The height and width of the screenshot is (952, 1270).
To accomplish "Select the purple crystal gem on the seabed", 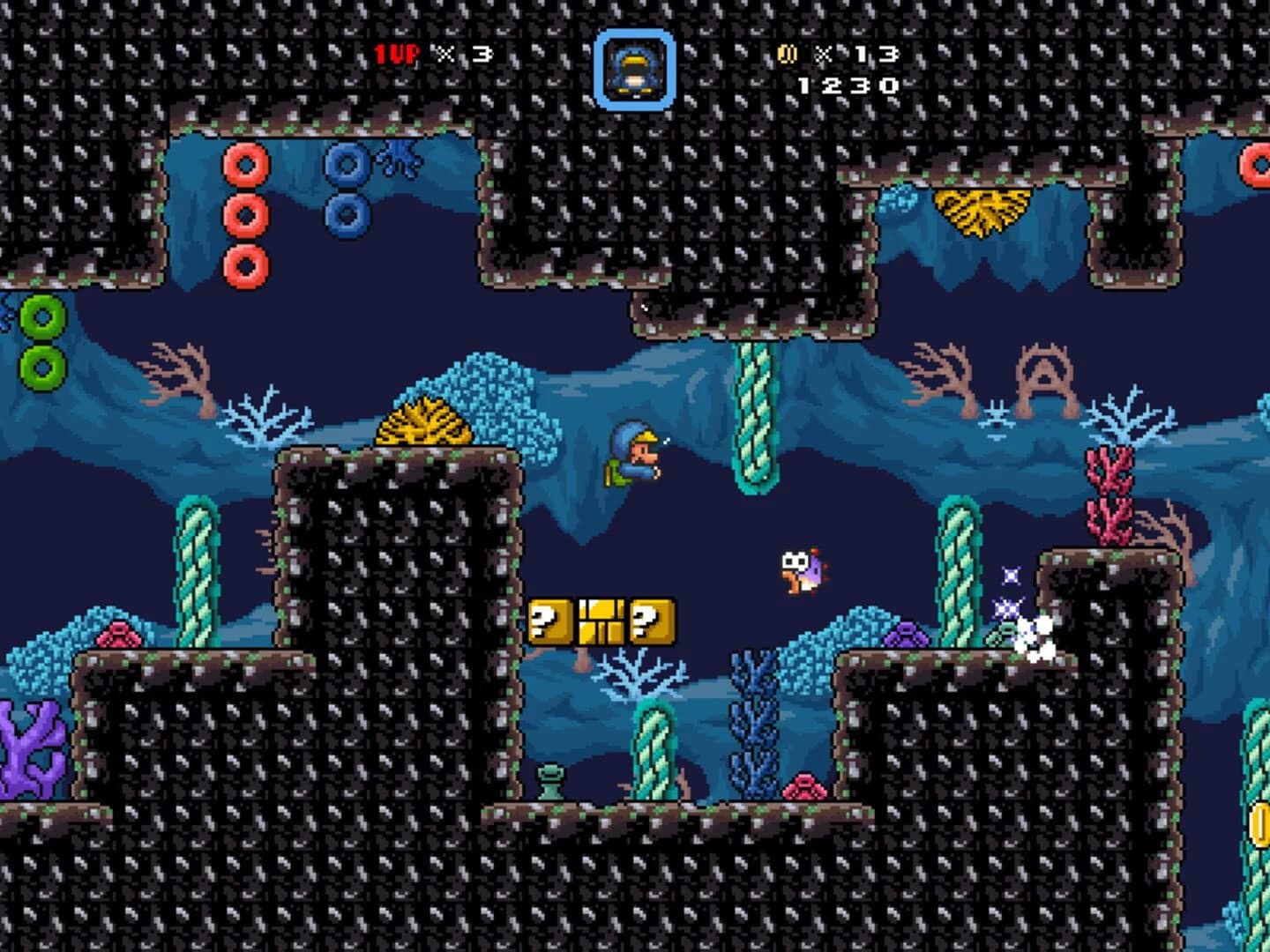I will [x=907, y=633].
